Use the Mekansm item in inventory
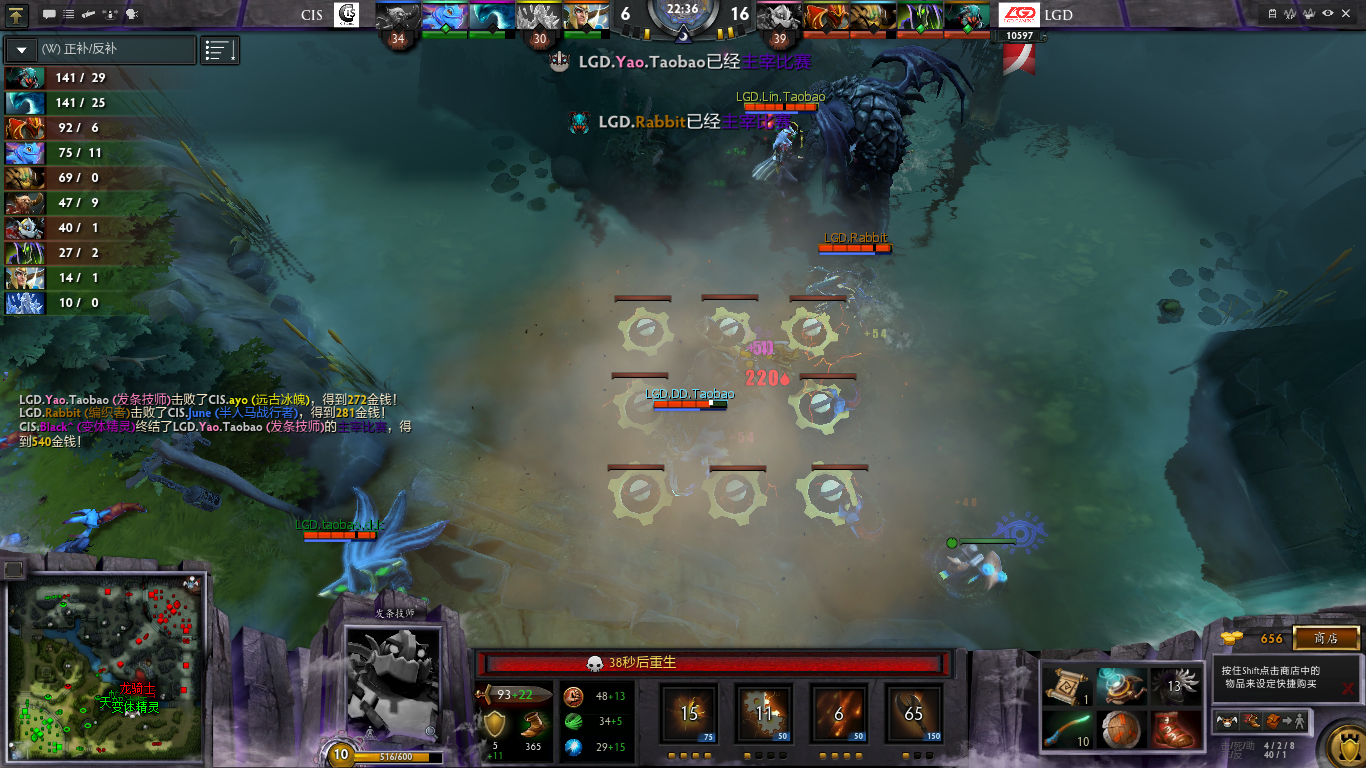Viewport: 1366px width, 768px height. click(x=1118, y=685)
